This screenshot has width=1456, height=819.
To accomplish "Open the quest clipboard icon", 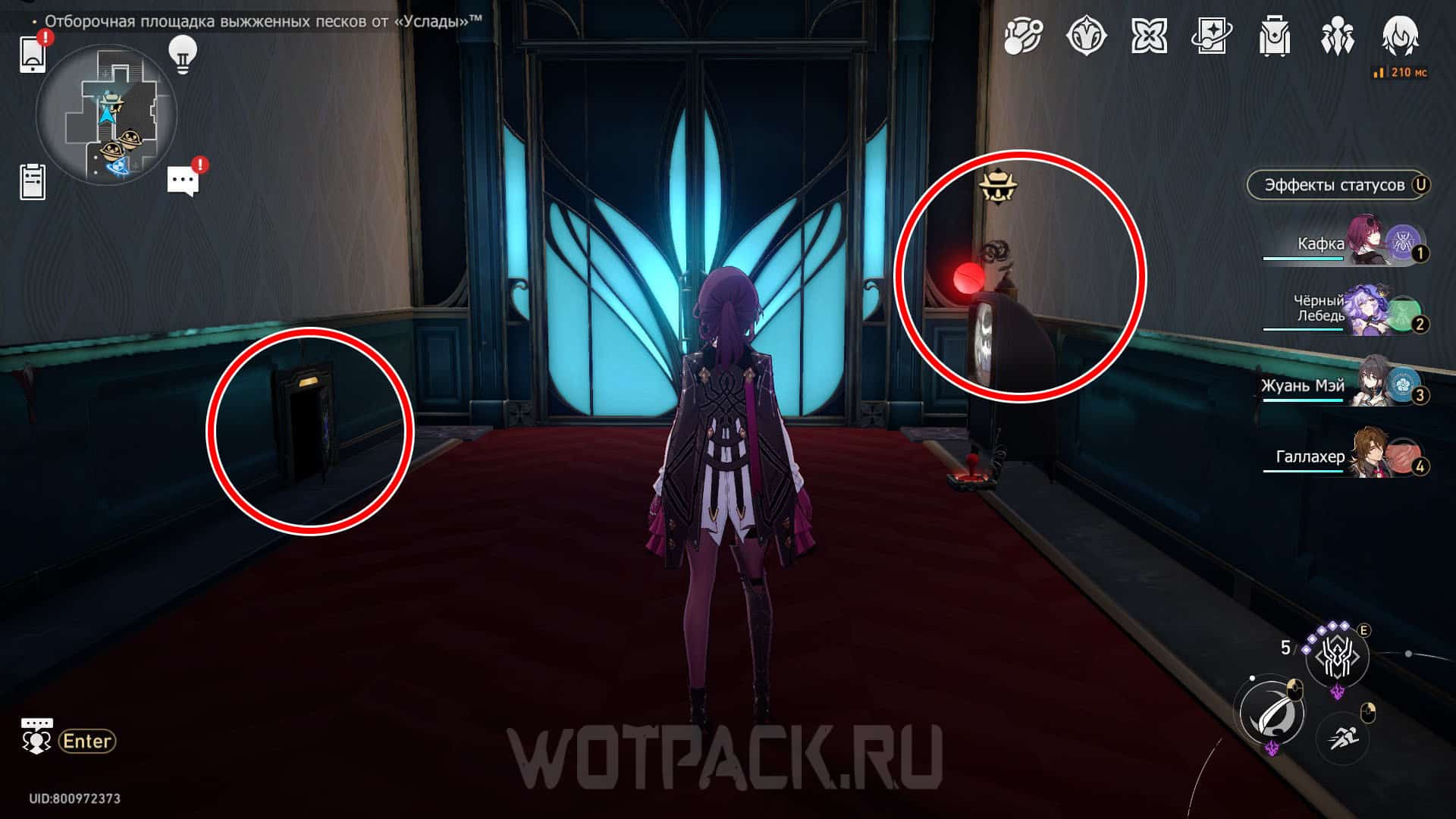I will click(33, 182).
